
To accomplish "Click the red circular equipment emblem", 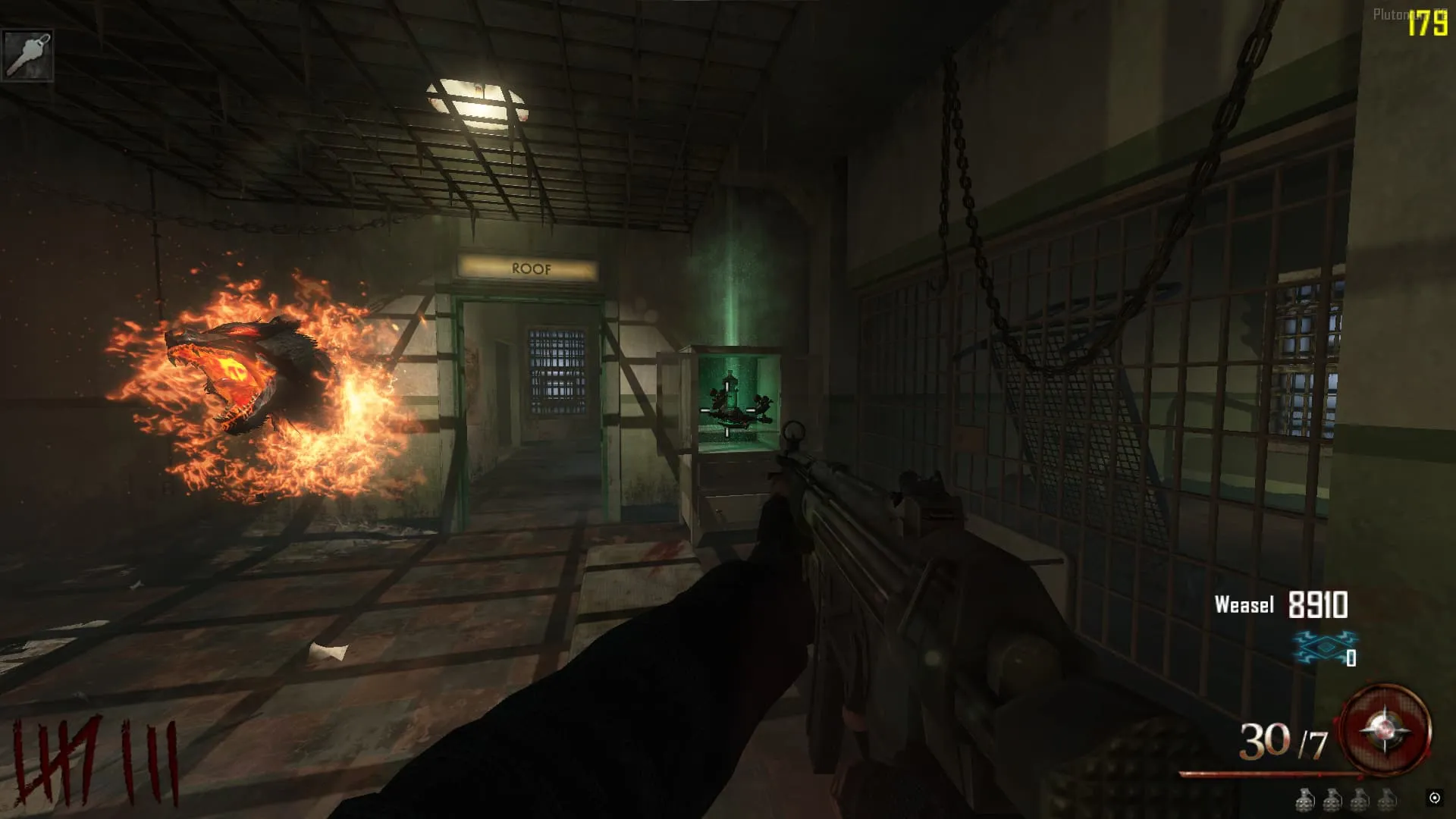I will 1385,731.
